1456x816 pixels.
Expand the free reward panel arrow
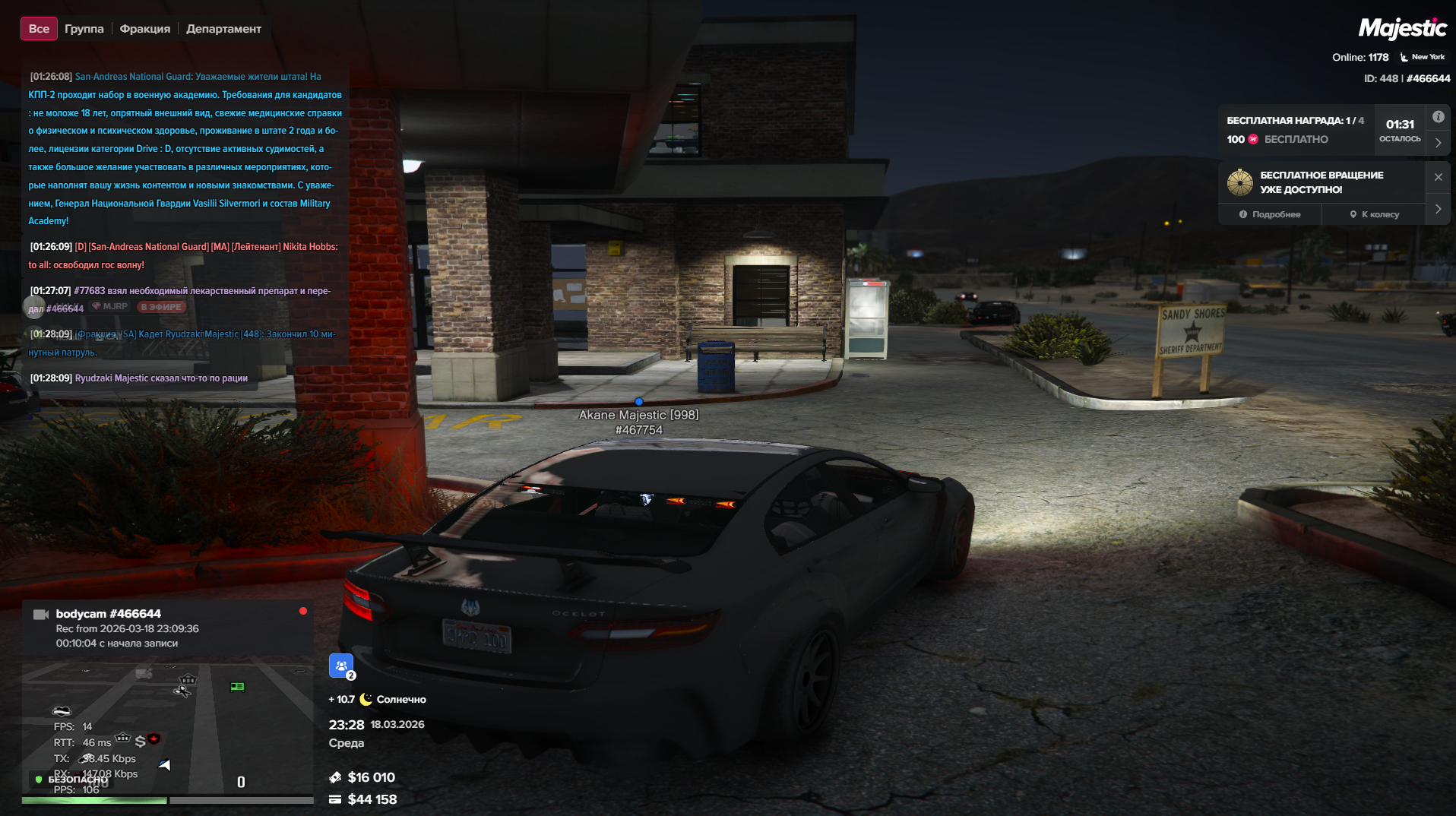tap(1438, 143)
